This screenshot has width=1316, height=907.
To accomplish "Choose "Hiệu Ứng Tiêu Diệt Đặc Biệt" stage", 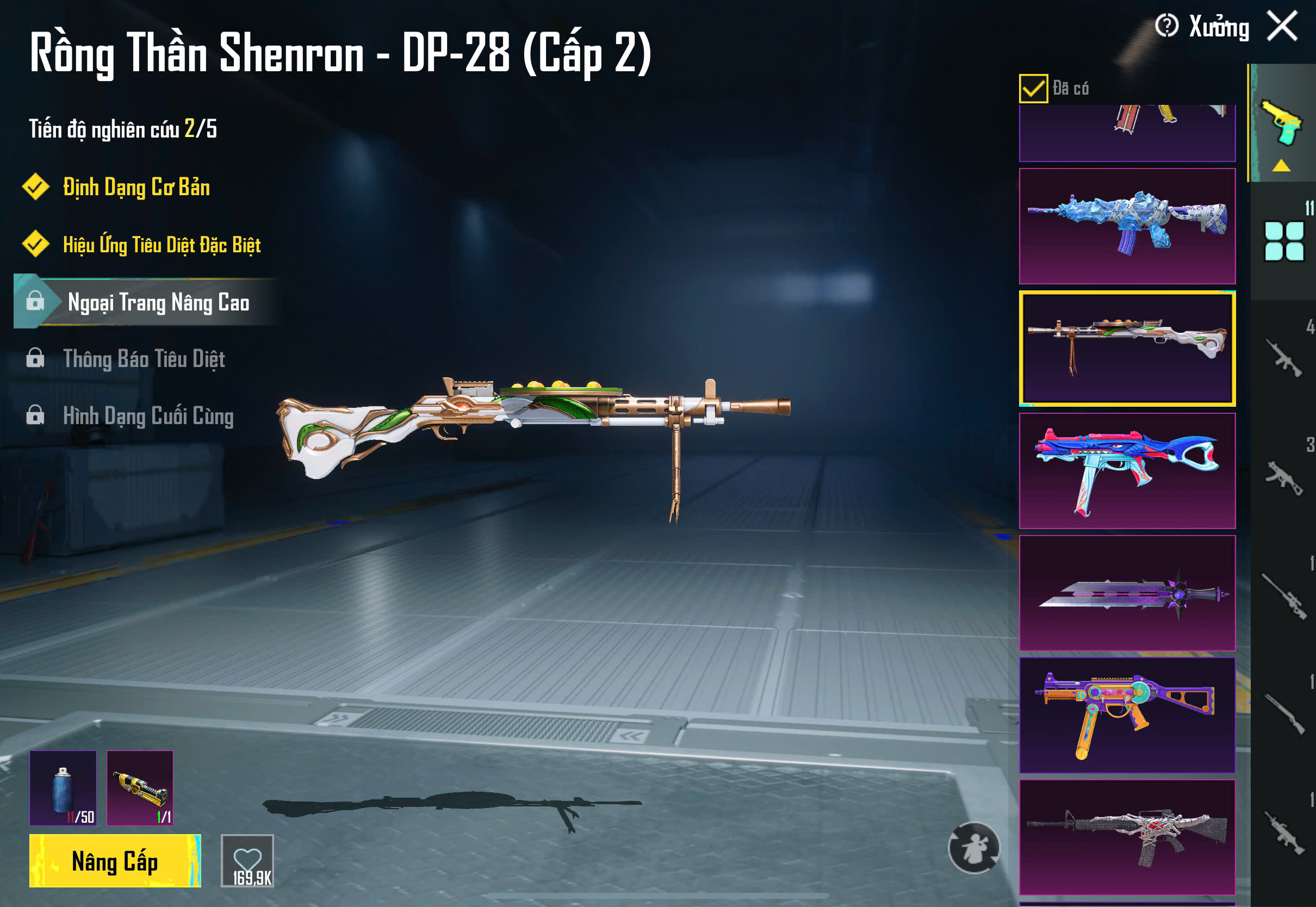I will click(162, 245).
